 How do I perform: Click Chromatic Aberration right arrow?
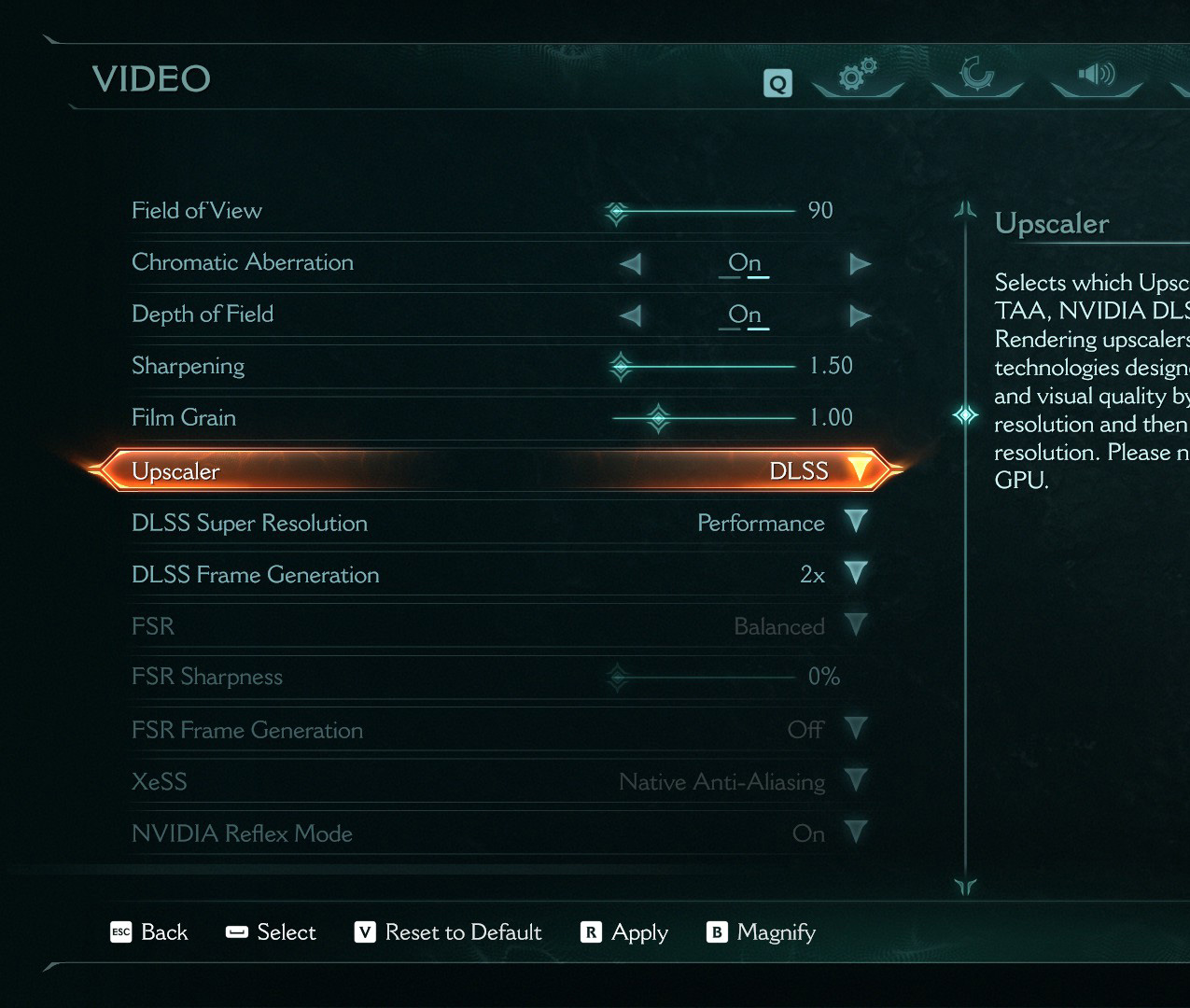[860, 264]
